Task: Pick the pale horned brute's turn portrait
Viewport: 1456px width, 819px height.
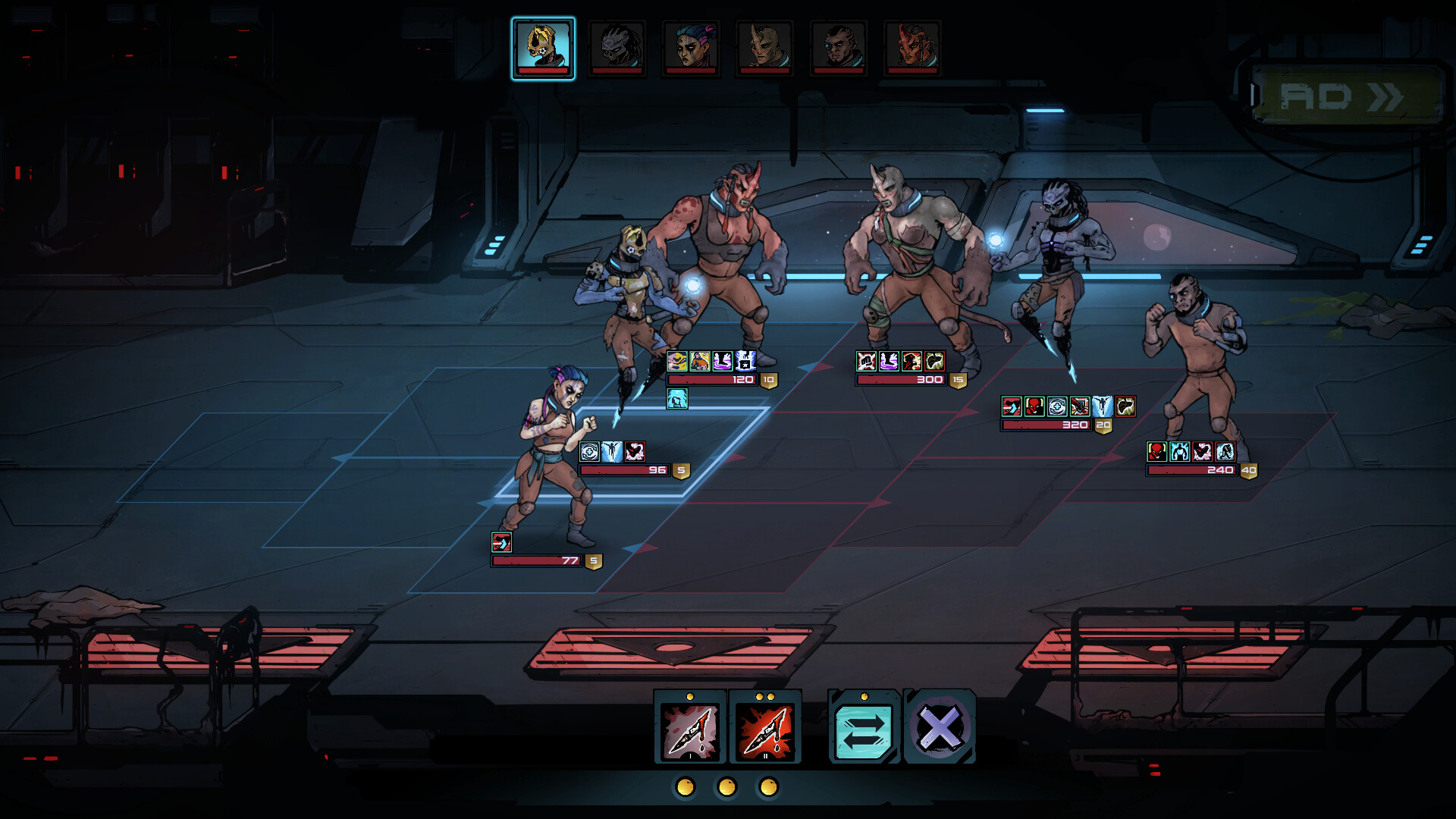Action: pyautogui.click(x=764, y=48)
